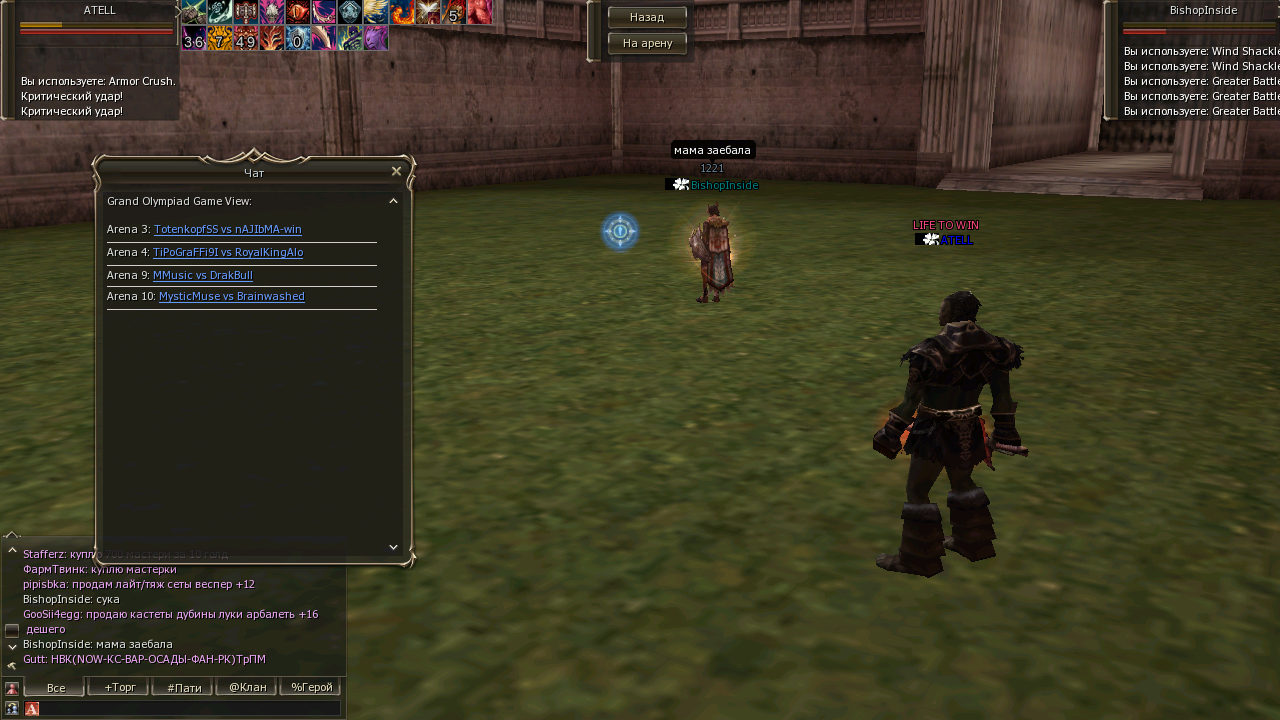Select Arena 10 MysticMuse vs Brainwashed

(x=231, y=296)
